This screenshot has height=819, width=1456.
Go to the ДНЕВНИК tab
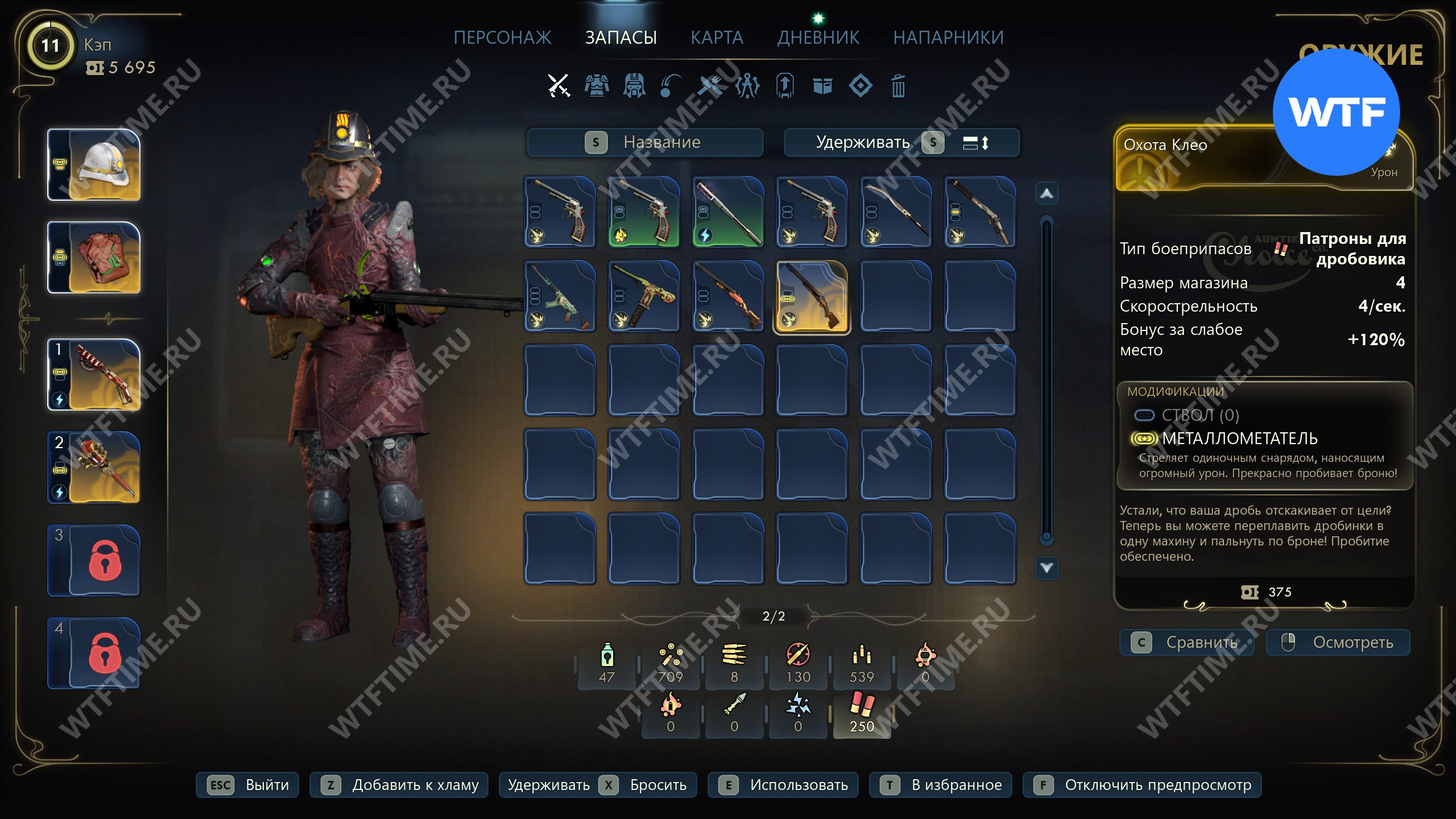tap(818, 38)
